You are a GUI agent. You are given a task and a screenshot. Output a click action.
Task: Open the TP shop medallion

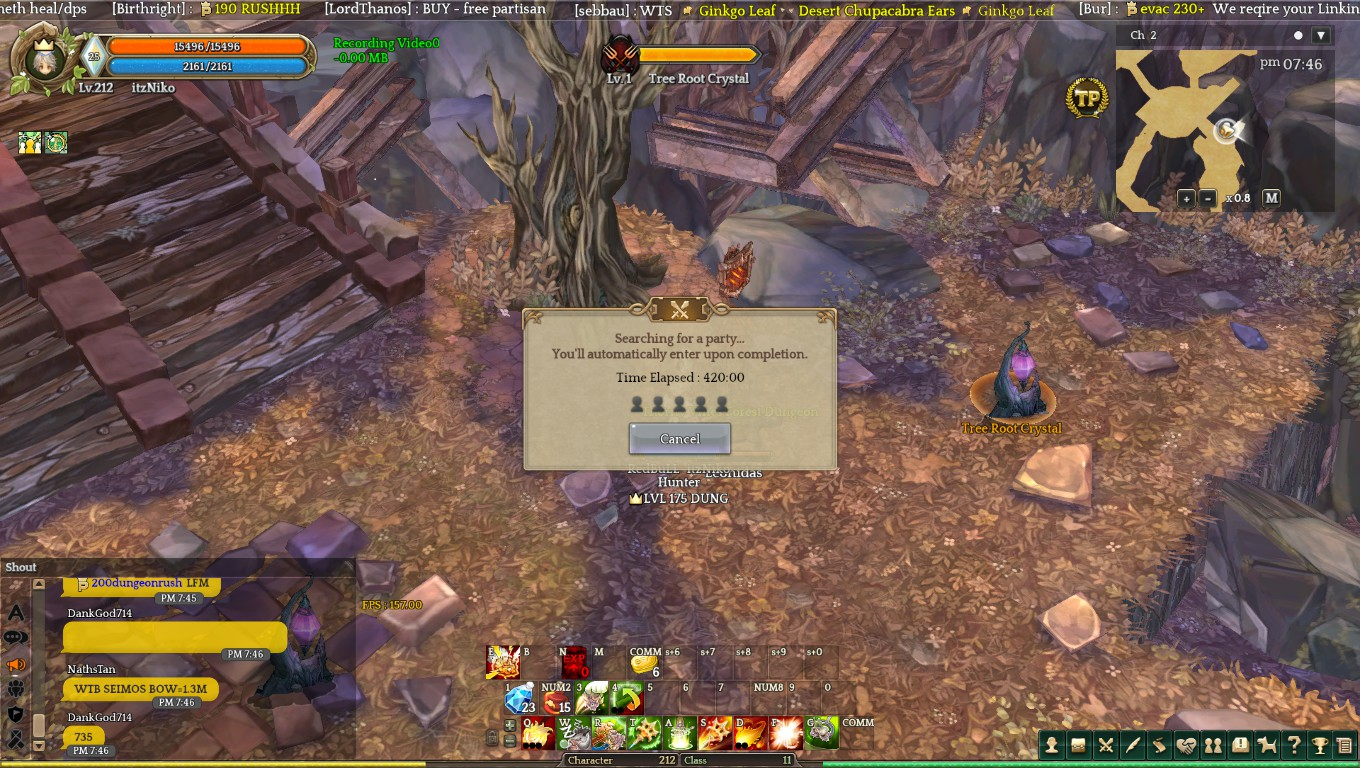pyautogui.click(x=1086, y=98)
